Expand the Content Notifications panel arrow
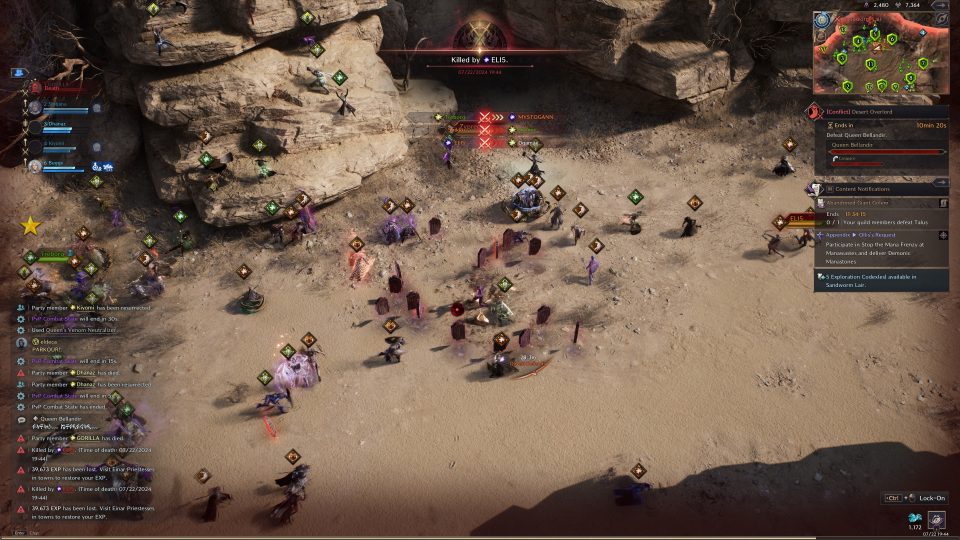Screen dimensions: 960x540 click(941, 188)
